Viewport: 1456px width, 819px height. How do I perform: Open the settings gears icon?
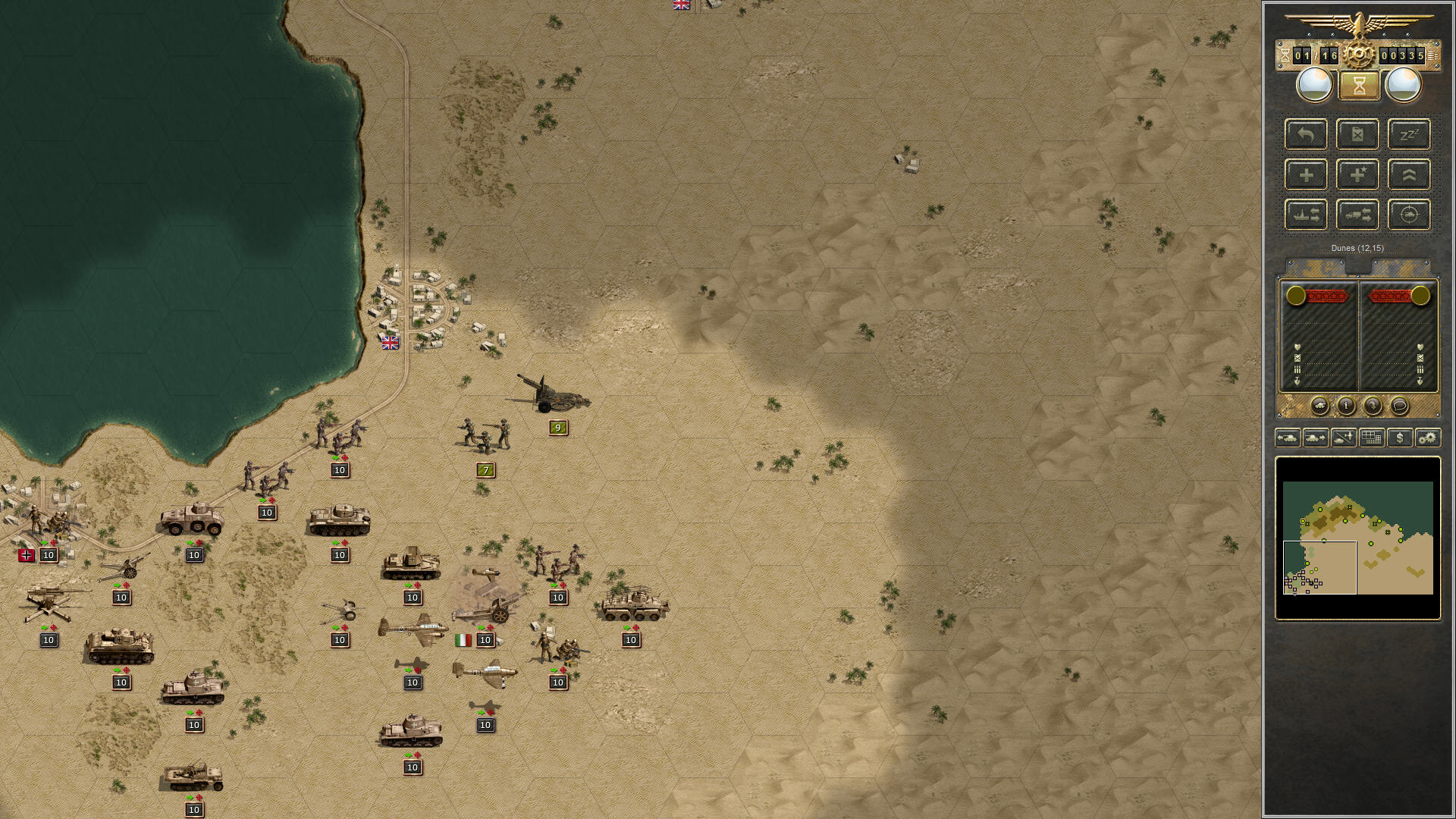tap(1428, 438)
